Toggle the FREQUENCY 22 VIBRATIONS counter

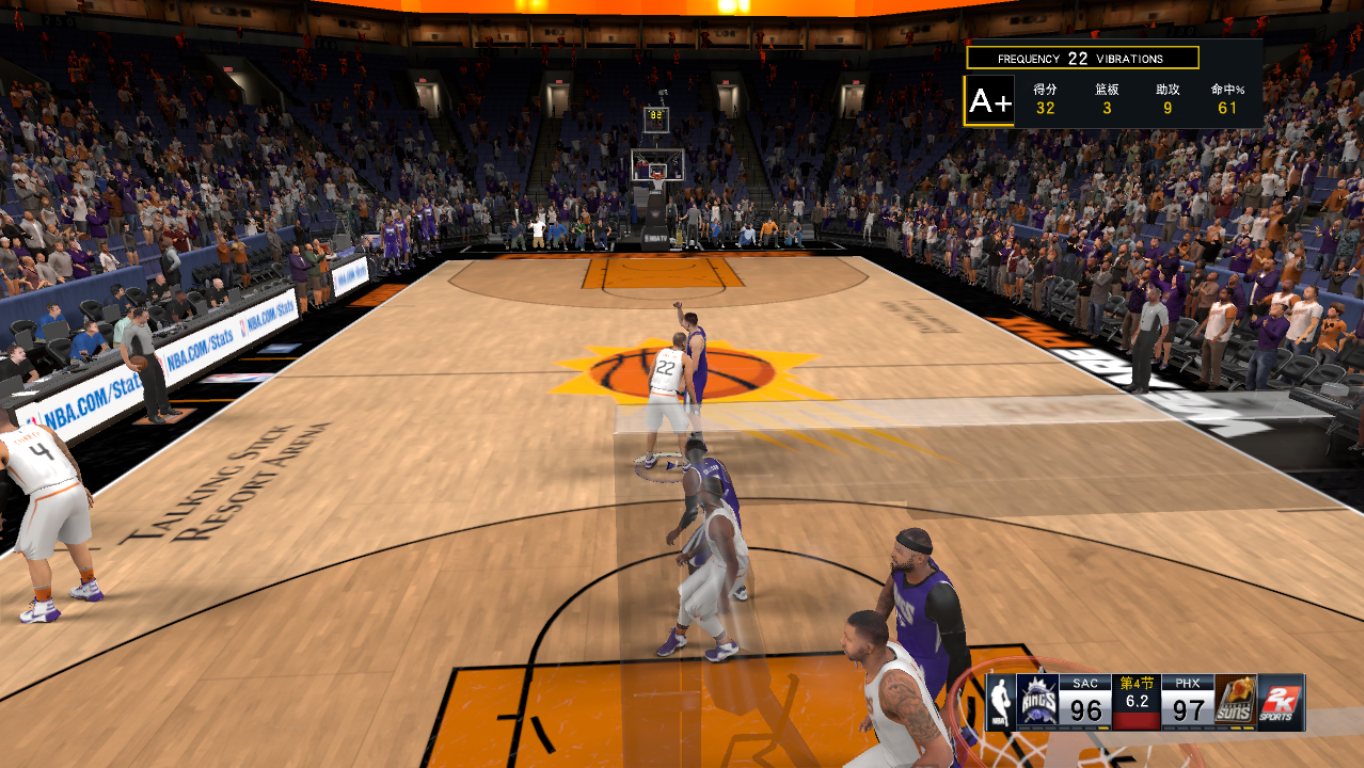point(1083,57)
